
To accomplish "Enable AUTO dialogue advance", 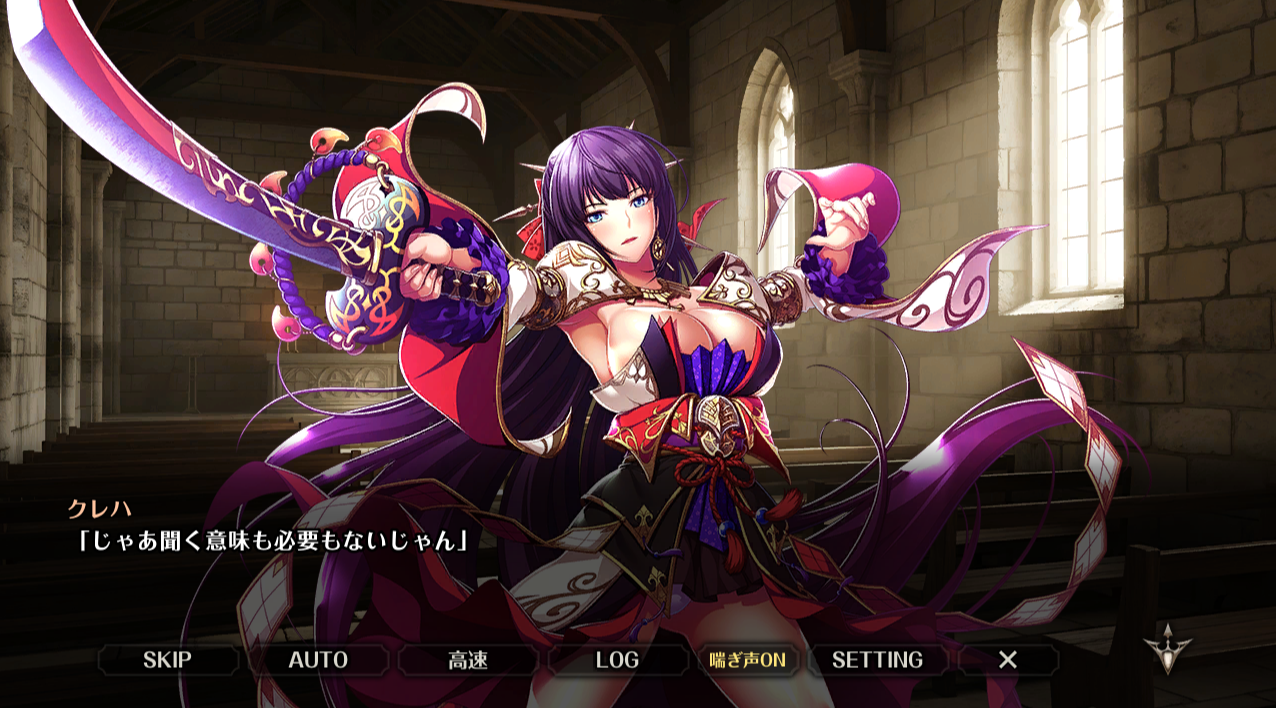I will [x=318, y=660].
